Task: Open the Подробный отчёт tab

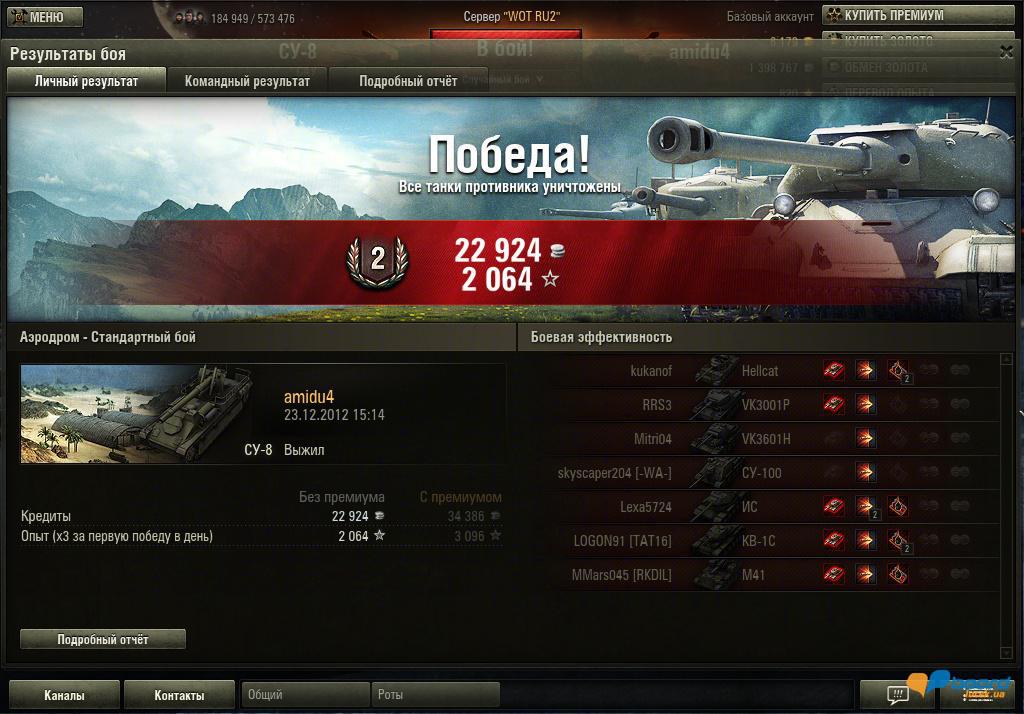Action: pos(408,81)
